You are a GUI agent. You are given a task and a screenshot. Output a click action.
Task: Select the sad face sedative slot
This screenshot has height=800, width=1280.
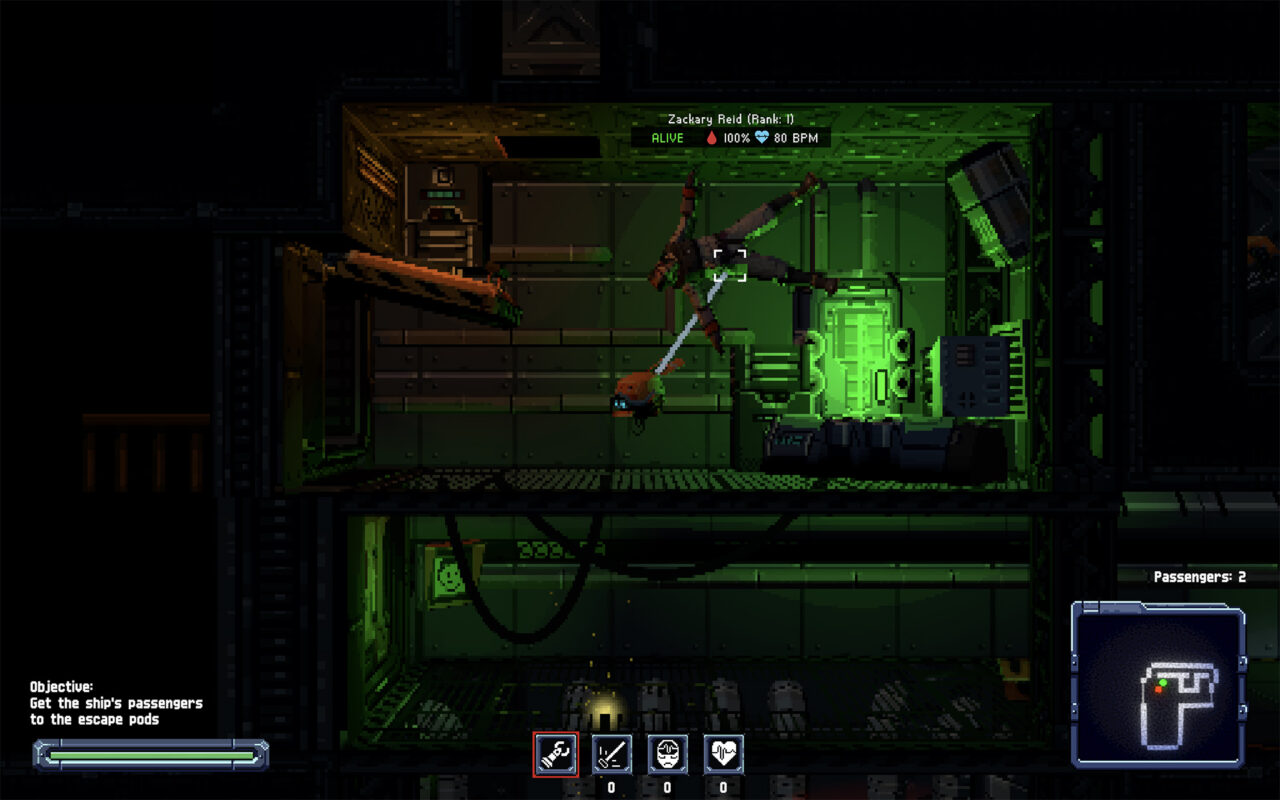pyautogui.click(x=667, y=754)
